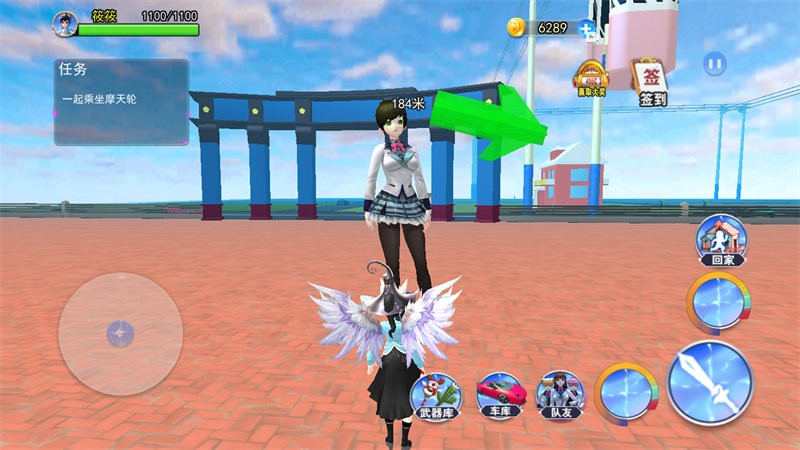Open the 队友 teammates menu

[x=559, y=392]
